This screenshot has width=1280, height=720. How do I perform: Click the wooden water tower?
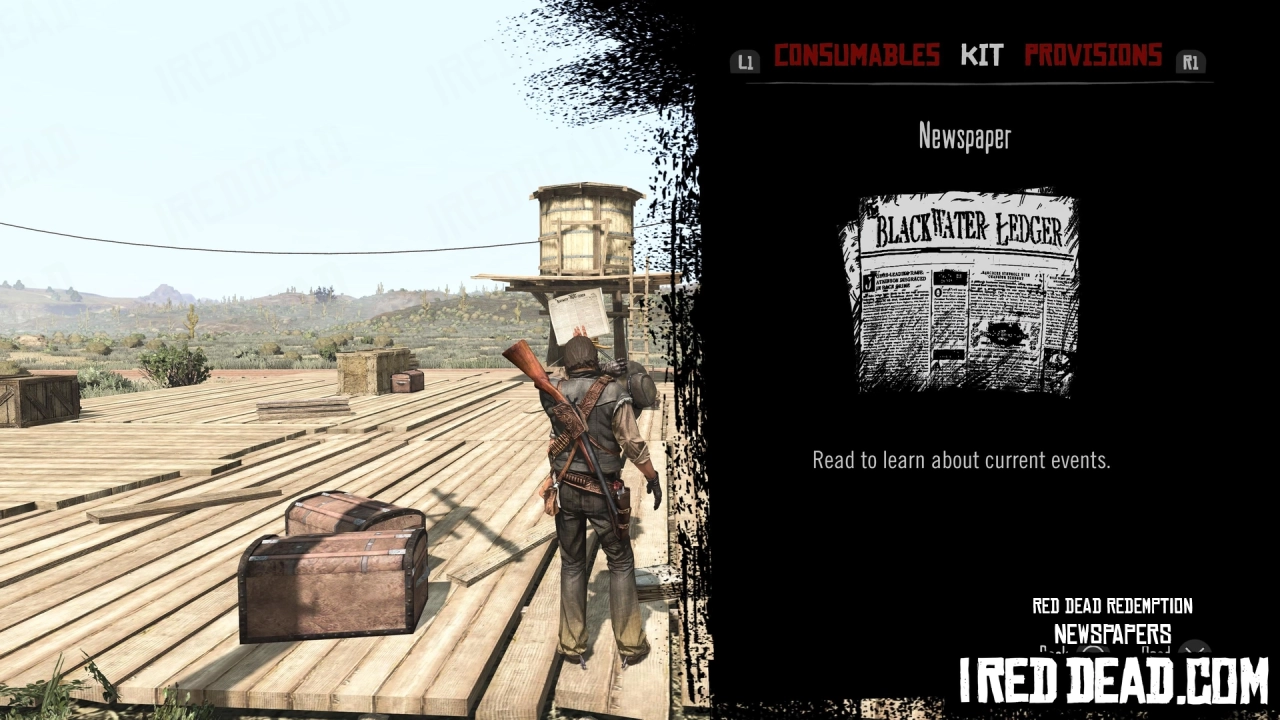point(585,230)
